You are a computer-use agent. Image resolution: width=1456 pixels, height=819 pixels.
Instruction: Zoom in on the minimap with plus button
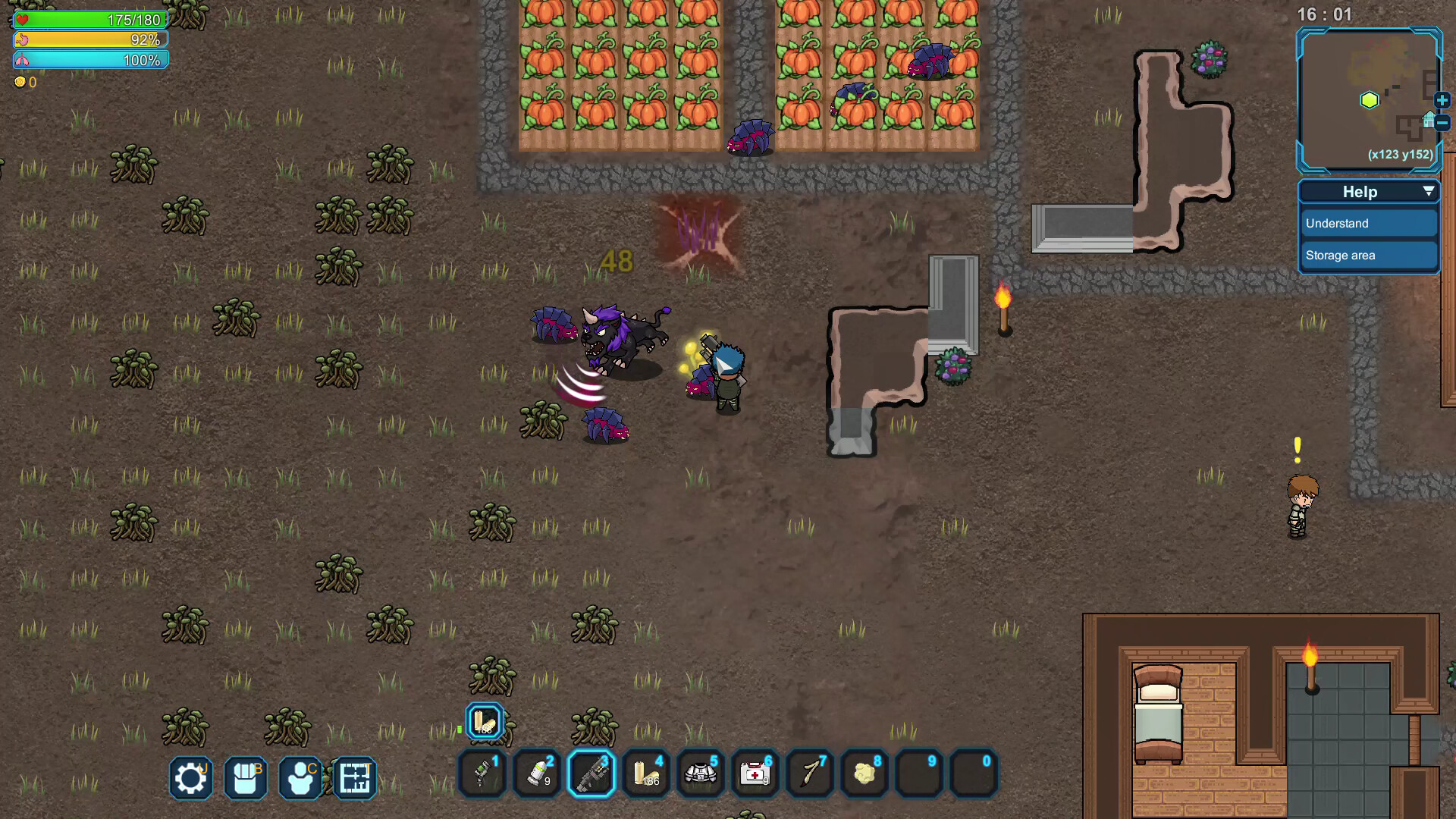(1442, 100)
